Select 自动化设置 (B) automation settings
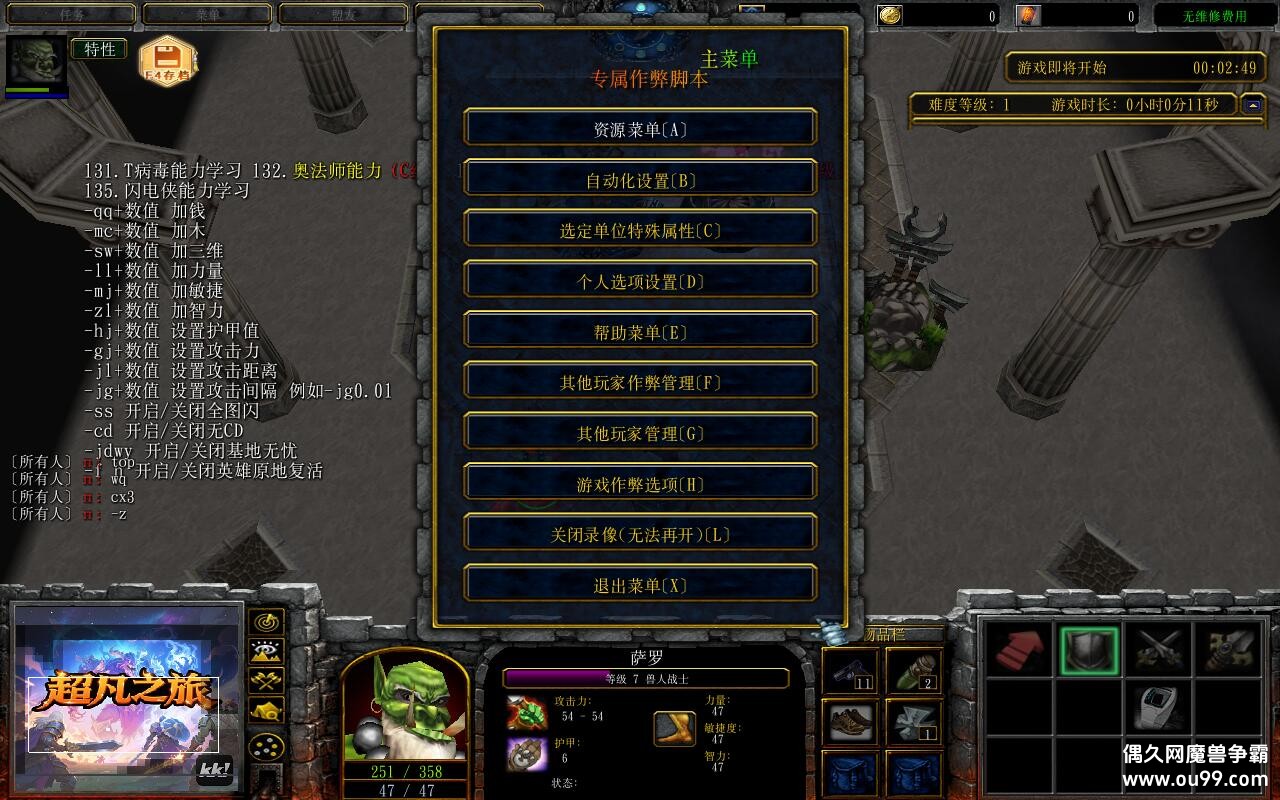This screenshot has height=800, width=1280. tap(640, 181)
